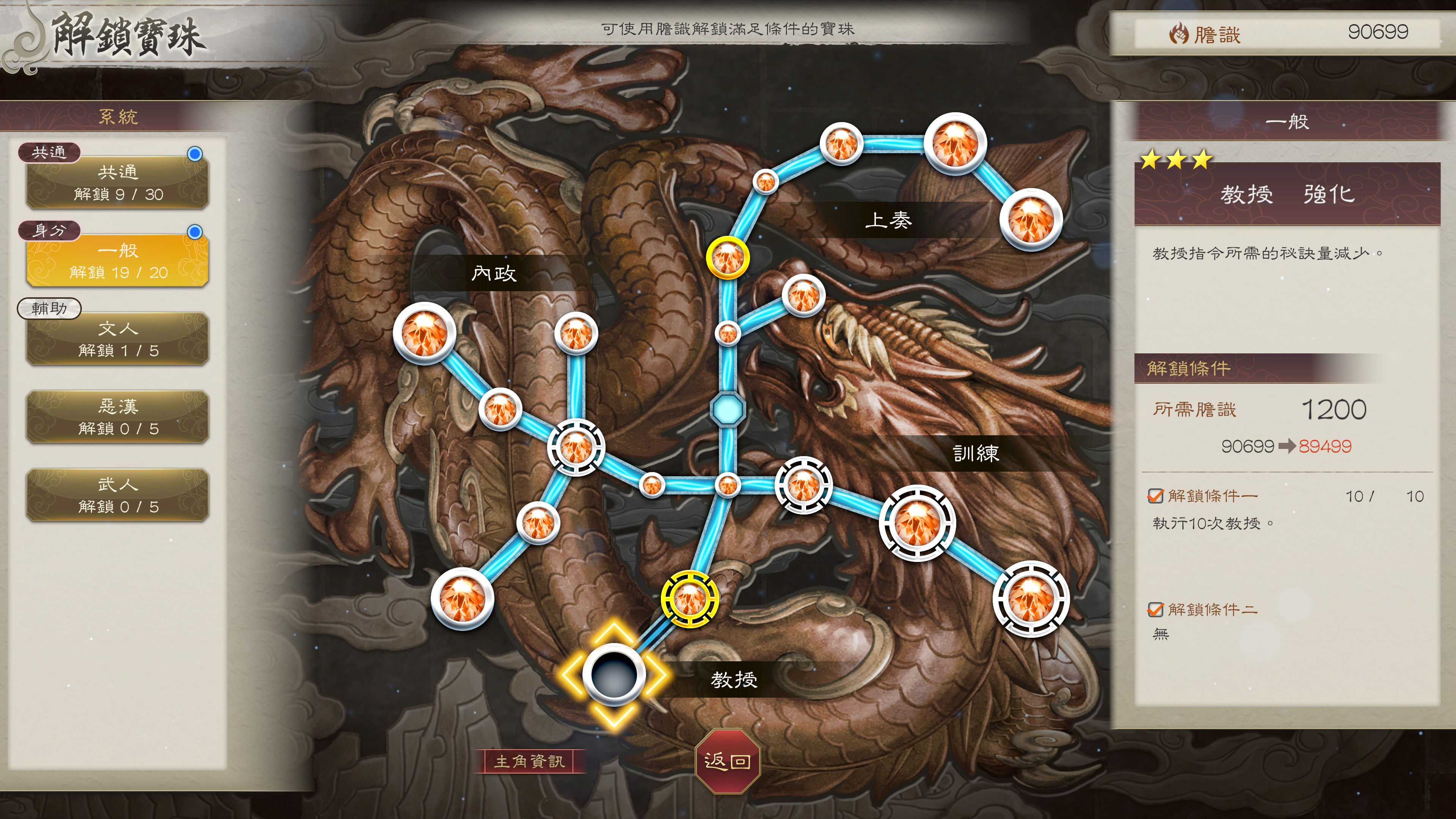The height and width of the screenshot is (819, 1456).
Task: Open the 文人 orb category
Action: tap(118, 339)
